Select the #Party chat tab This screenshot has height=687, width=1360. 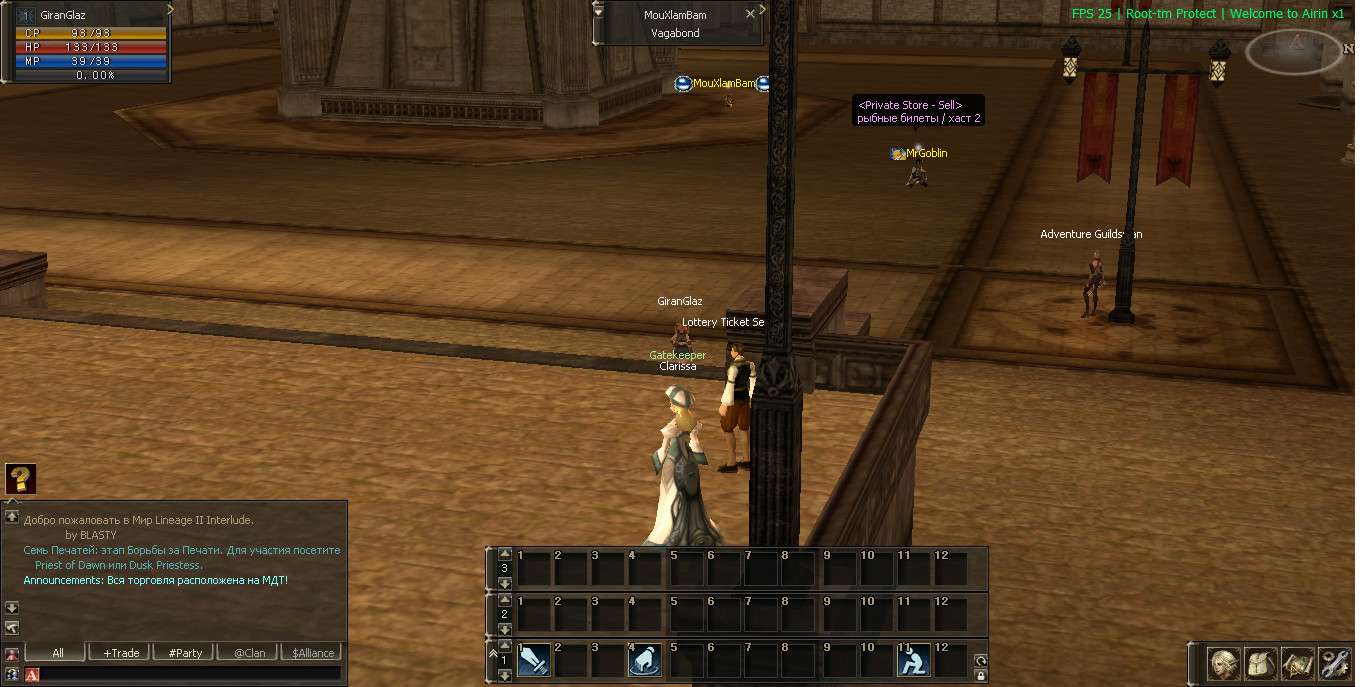pos(185,653)
